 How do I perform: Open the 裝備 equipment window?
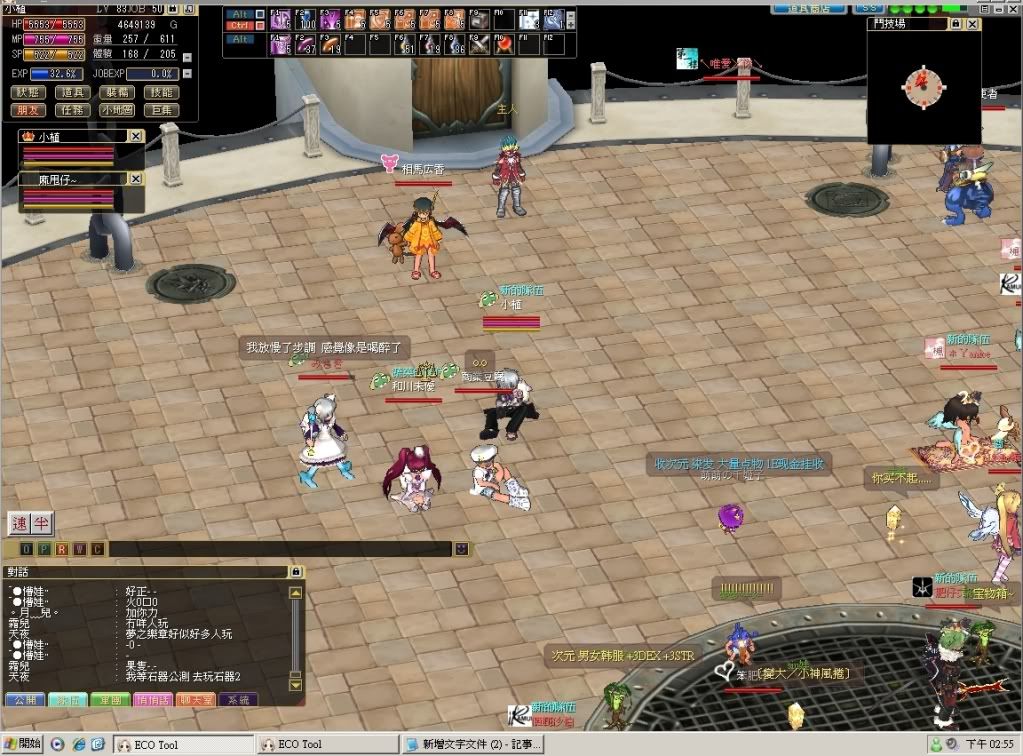point(116,92)
